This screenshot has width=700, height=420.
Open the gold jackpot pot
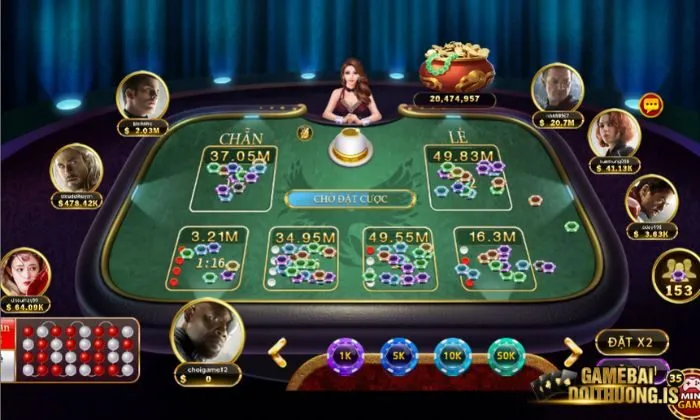[x=455, y=68]
